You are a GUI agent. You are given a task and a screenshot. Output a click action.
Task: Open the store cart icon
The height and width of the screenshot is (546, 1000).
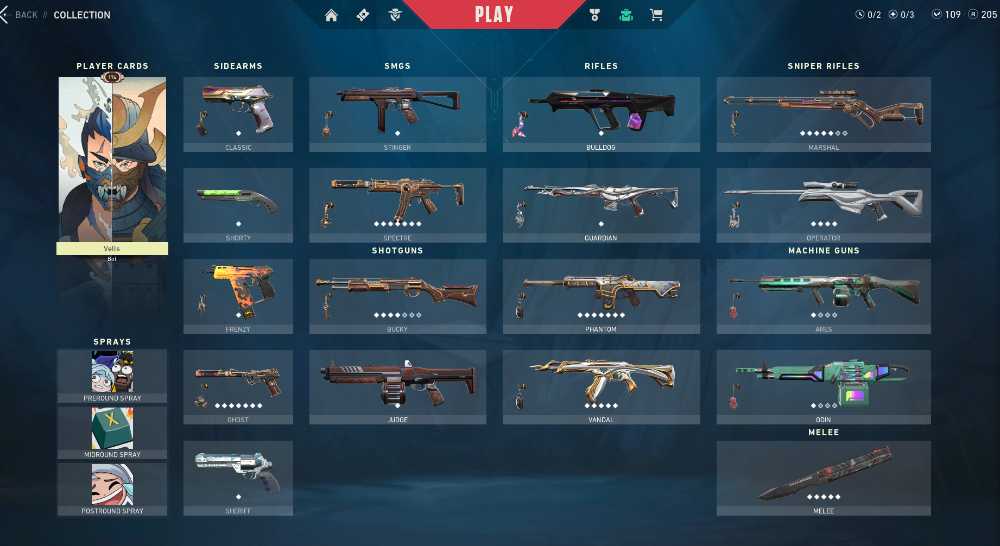point(656,15)
